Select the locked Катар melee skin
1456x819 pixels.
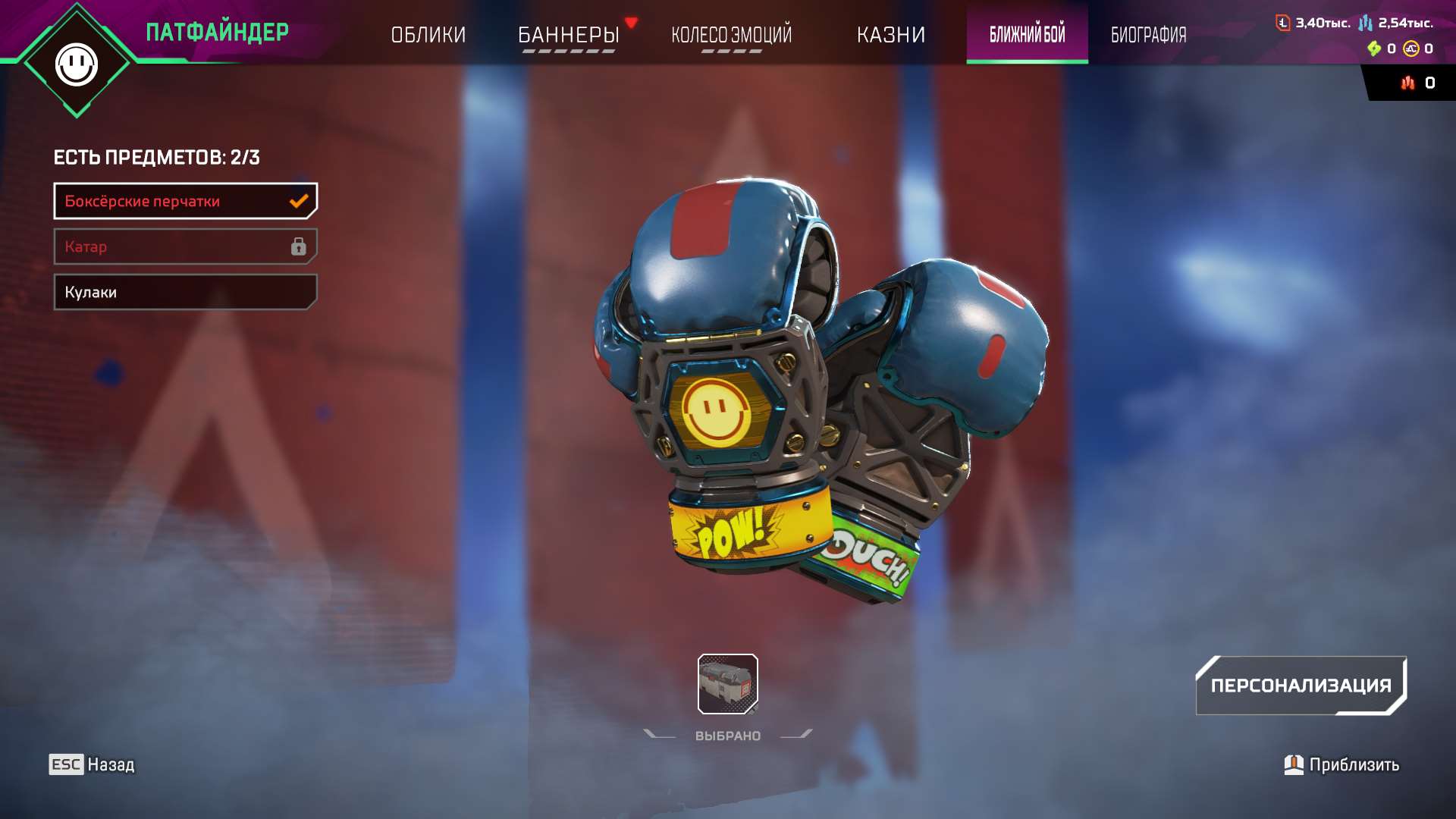[185, 246]
